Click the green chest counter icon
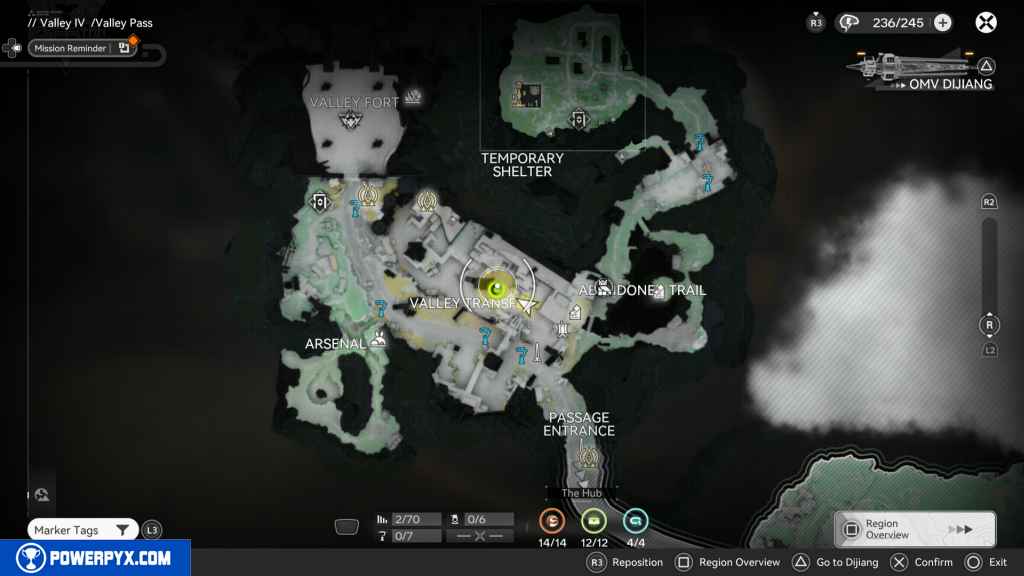 point(594,521)
